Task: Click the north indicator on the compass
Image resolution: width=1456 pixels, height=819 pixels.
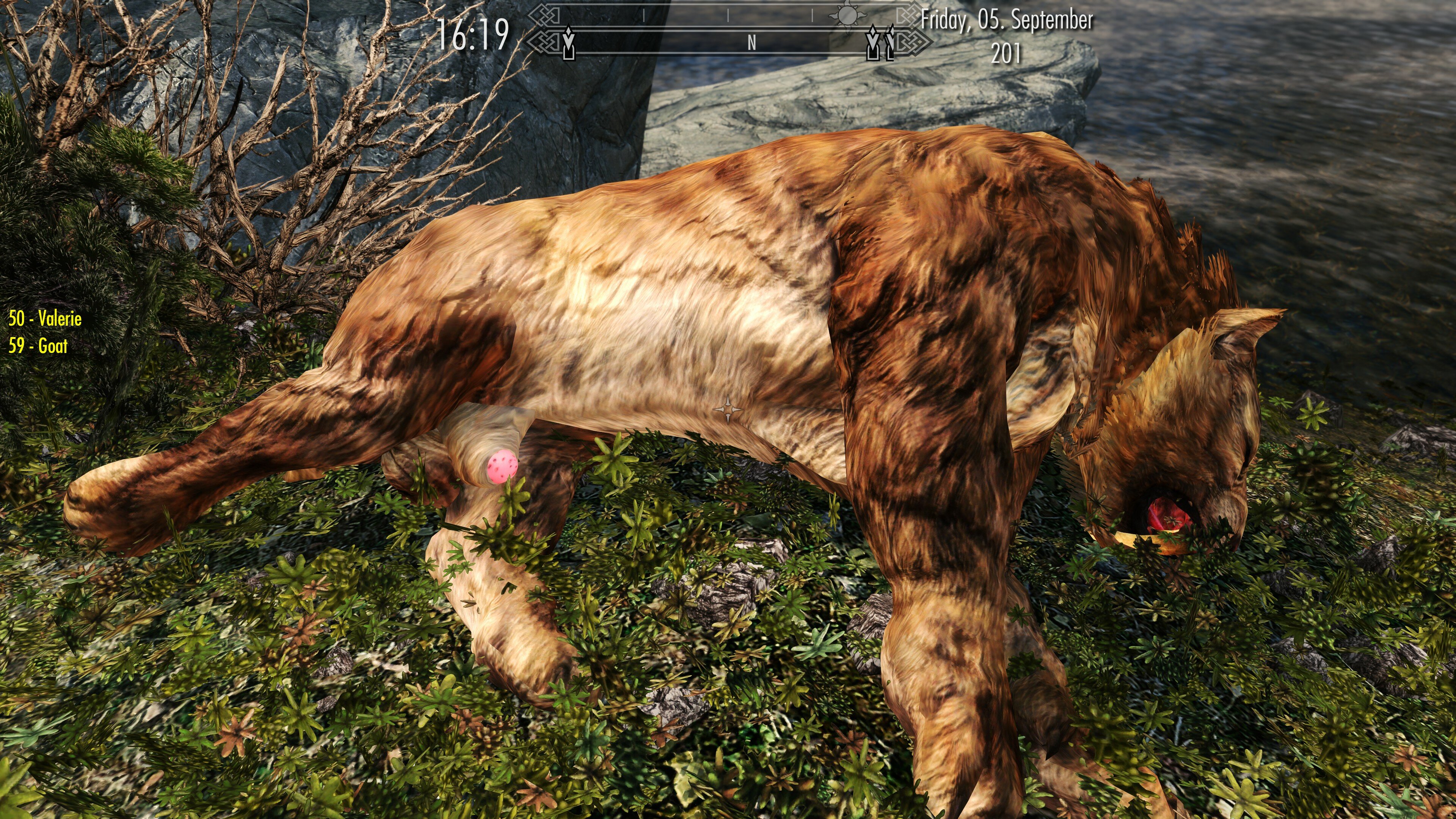Action: [x=751, y=42]
